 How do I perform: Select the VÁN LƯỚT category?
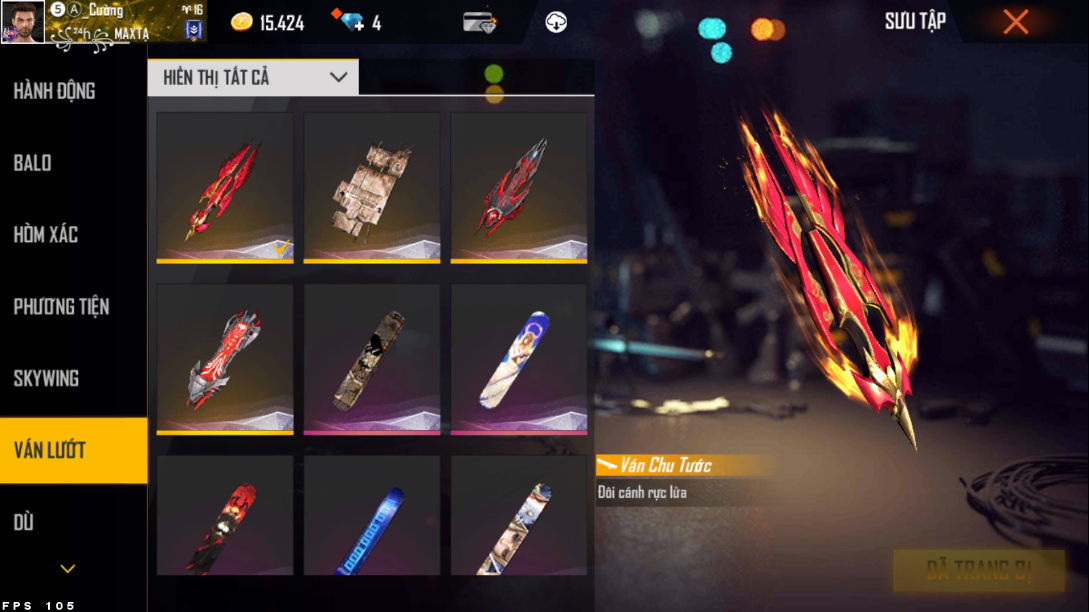(50, 450)
